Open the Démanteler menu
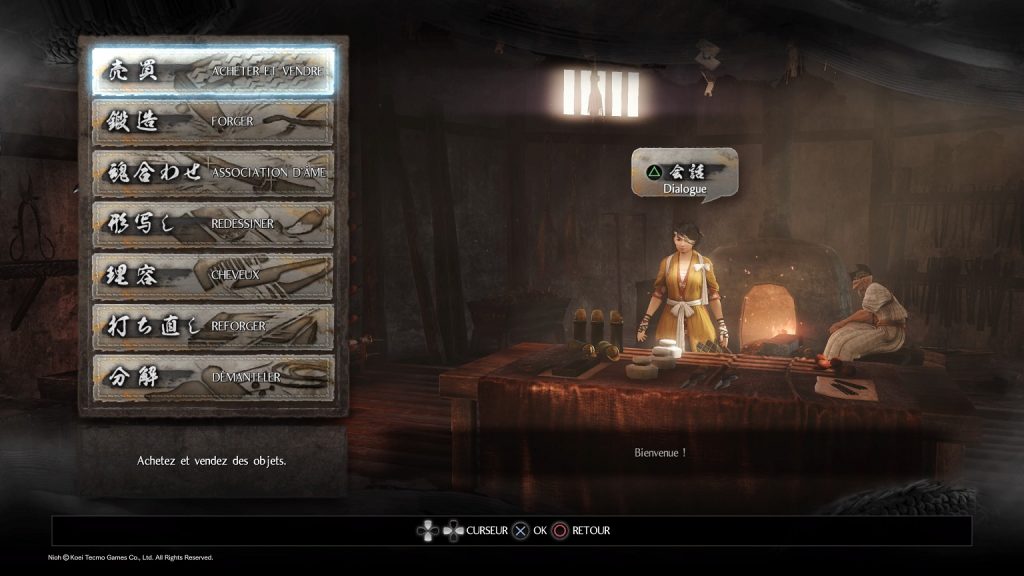Viewport: 1024px width, 576px height. [x=213, y=377]
